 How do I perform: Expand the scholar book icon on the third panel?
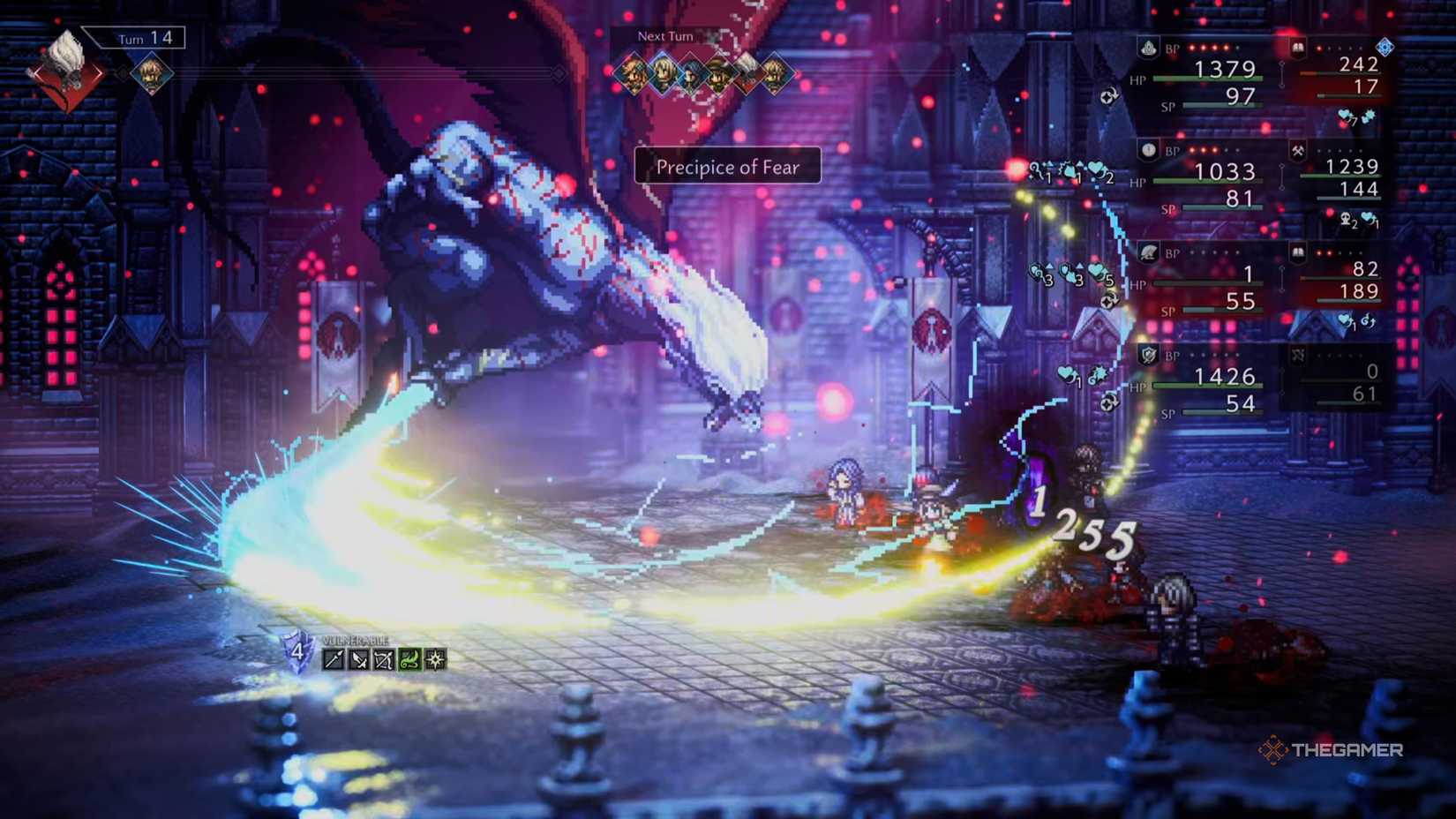1298,254
